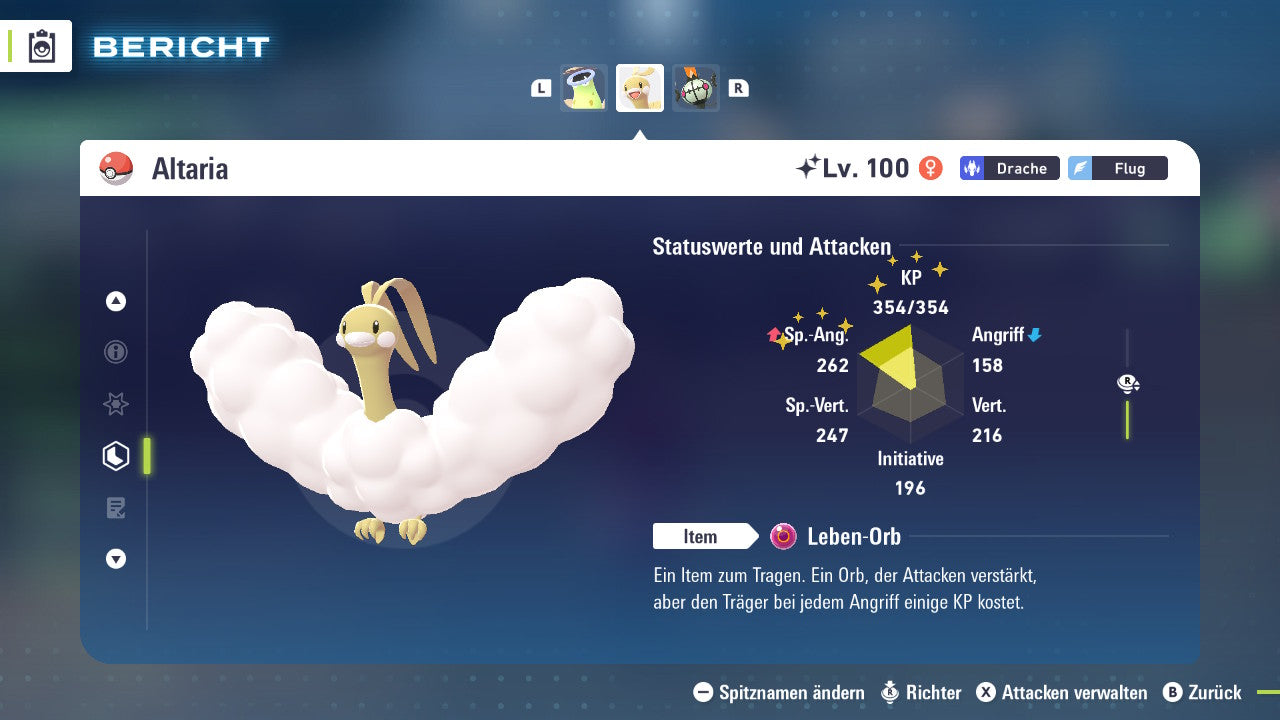Click the Leben-Orb item icon
Viewport: 1280px width, 720px height.
click(785, 537)
